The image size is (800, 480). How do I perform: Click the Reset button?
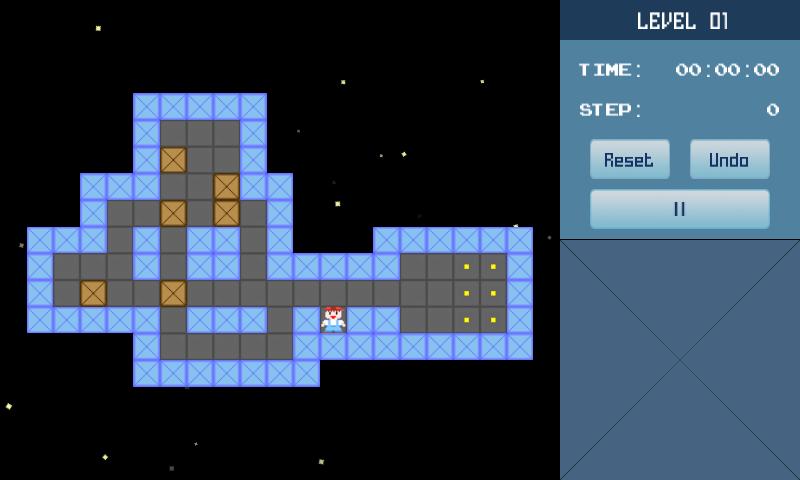point(629,160)
